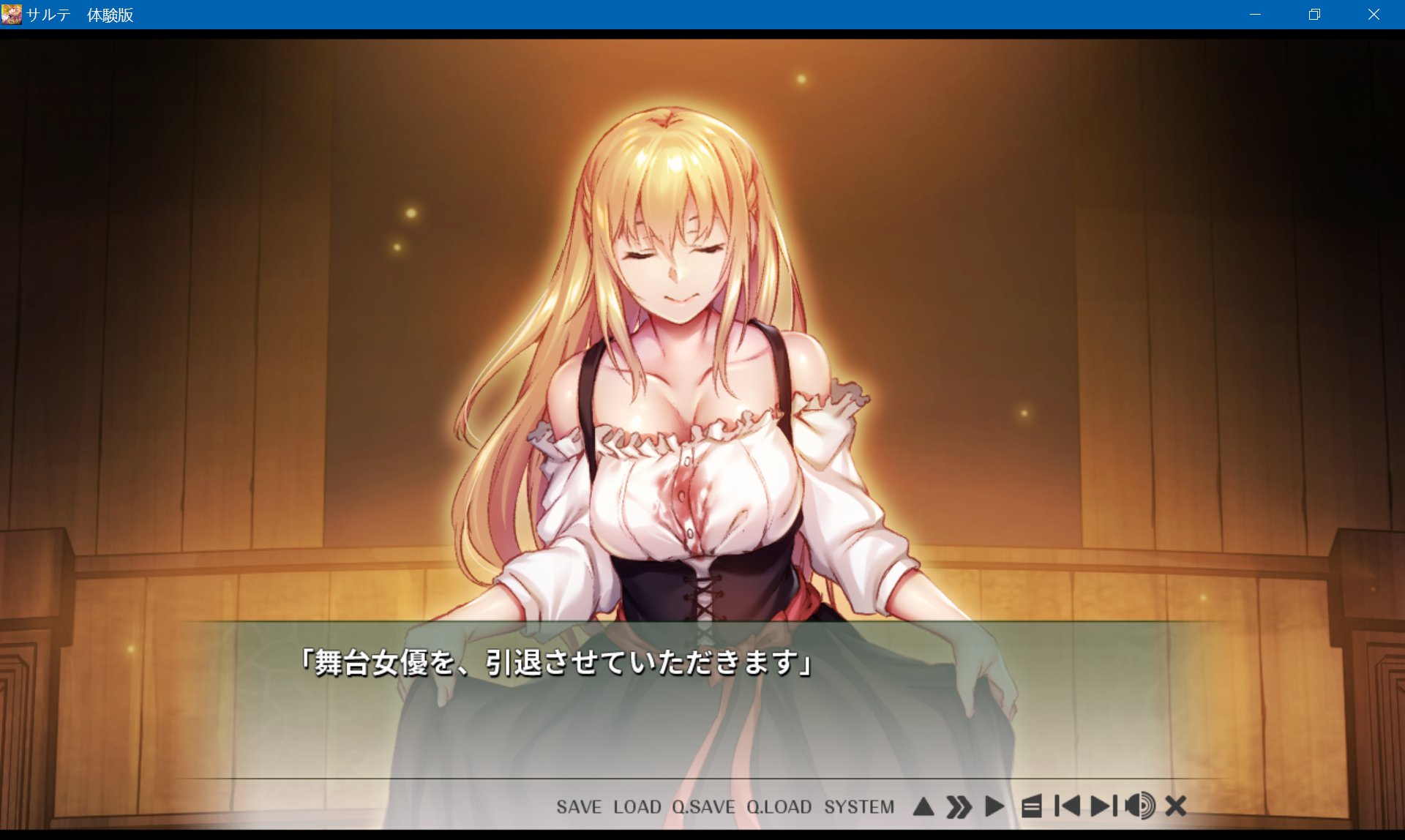
Task: Click the game icon in the title bar
Action: point(12,14)
